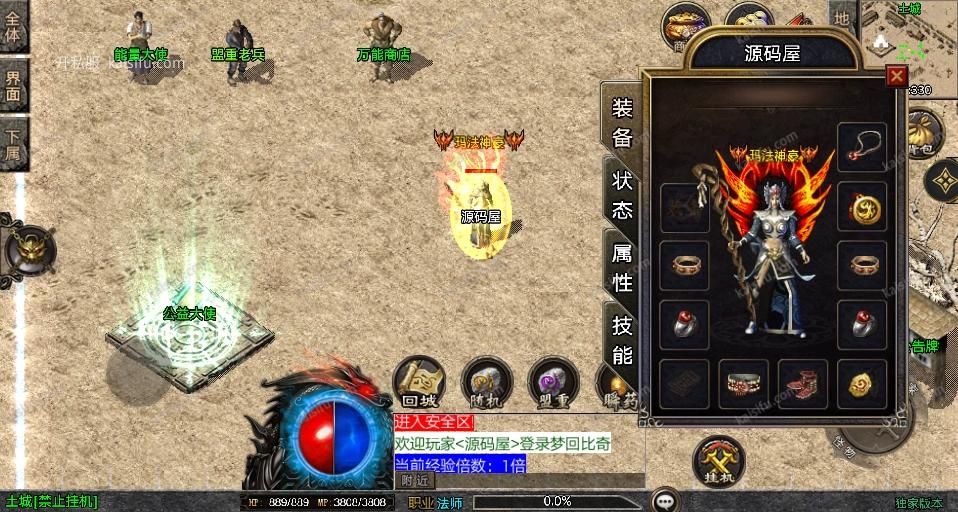The width and height of the screenshot is (958, 512).
Task: Choose the red boots equipment slot
Action: coord(802,384)
